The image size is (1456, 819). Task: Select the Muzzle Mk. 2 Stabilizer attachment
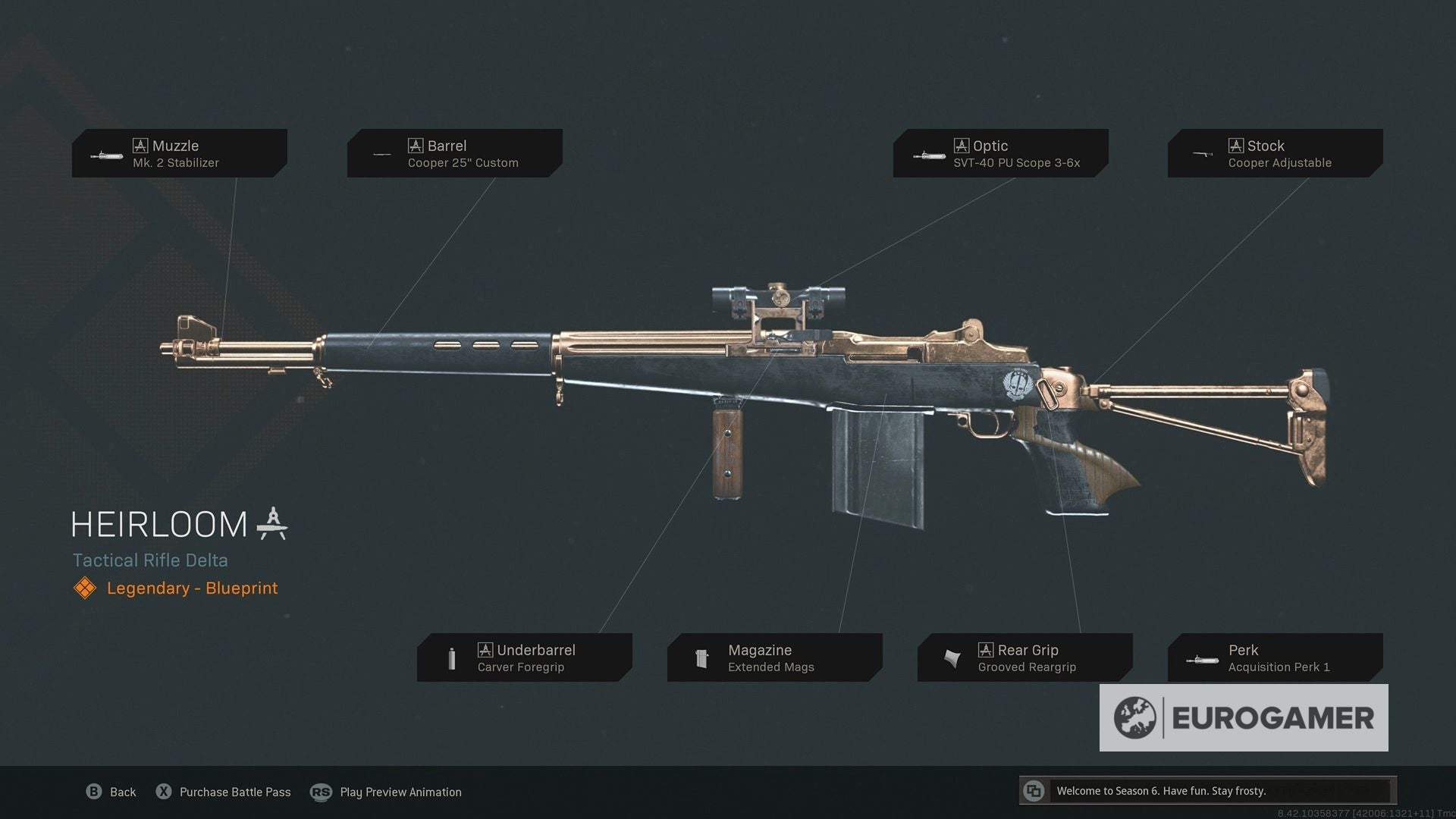180,153
